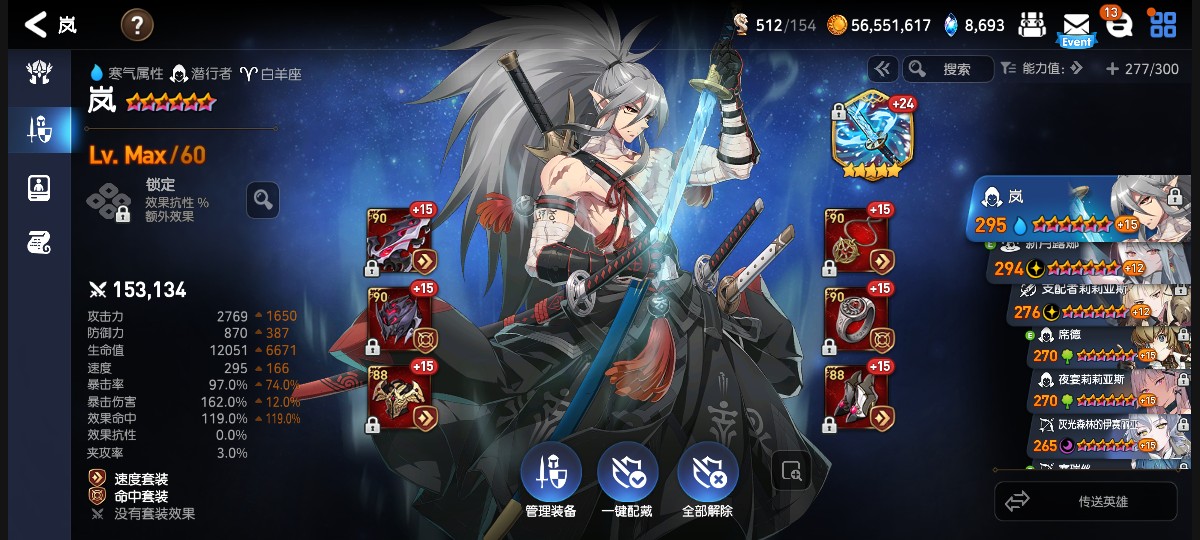Change the 能力值 sort order

click(1042, 69)
